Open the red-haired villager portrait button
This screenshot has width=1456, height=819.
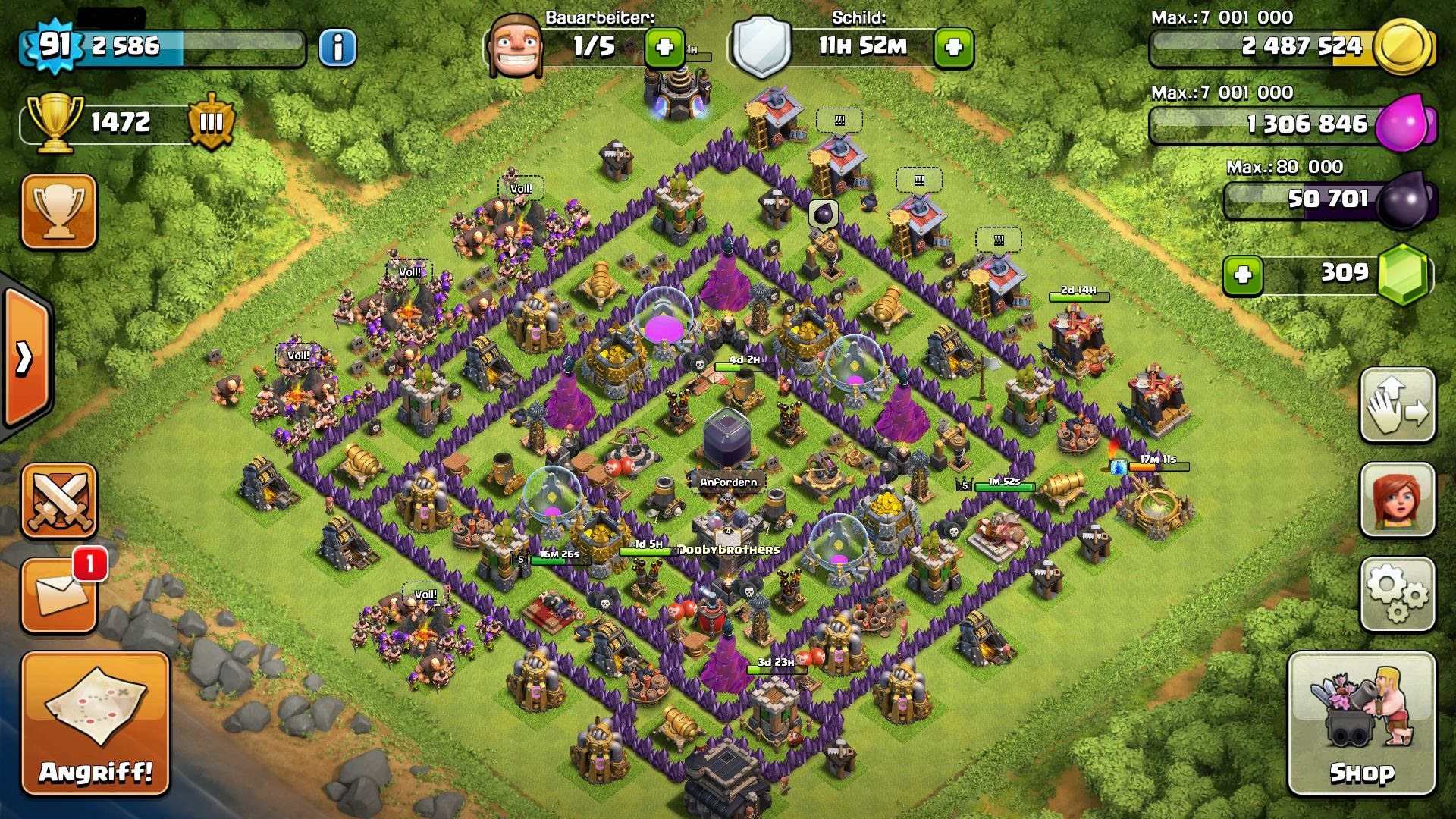(1397, 500)
